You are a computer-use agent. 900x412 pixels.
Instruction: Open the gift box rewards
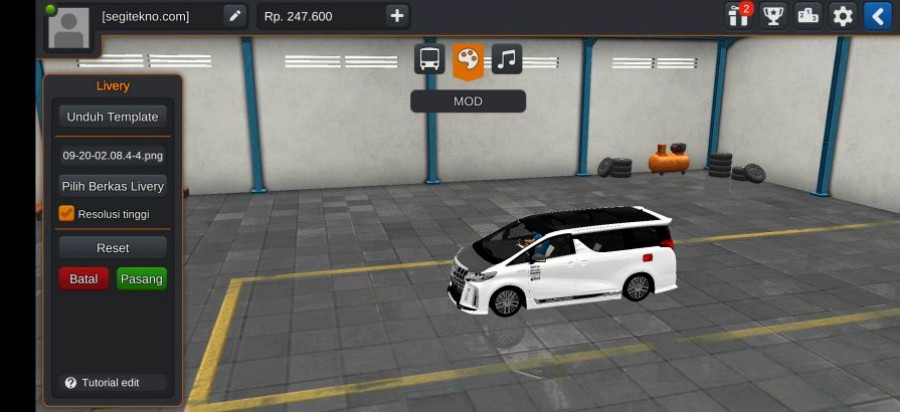click(x=739, y=16)
